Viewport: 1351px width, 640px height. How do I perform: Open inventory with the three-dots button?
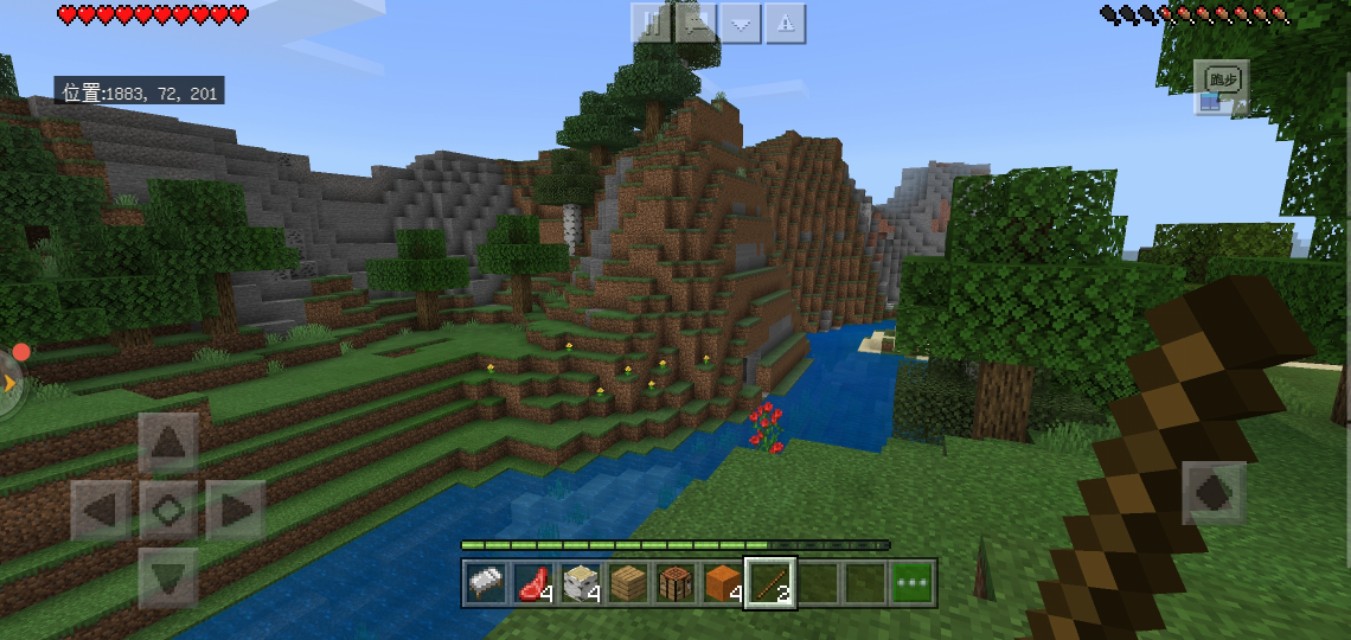click(x=911, y=583)
